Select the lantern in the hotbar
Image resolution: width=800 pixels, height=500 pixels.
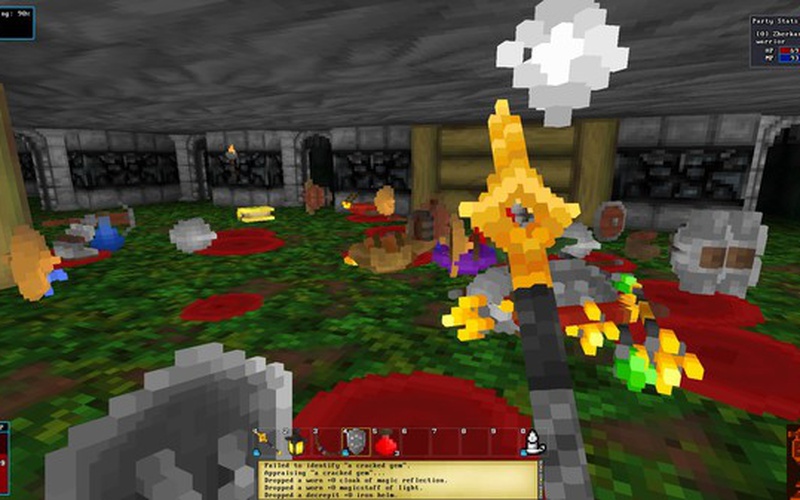(296, 441)
